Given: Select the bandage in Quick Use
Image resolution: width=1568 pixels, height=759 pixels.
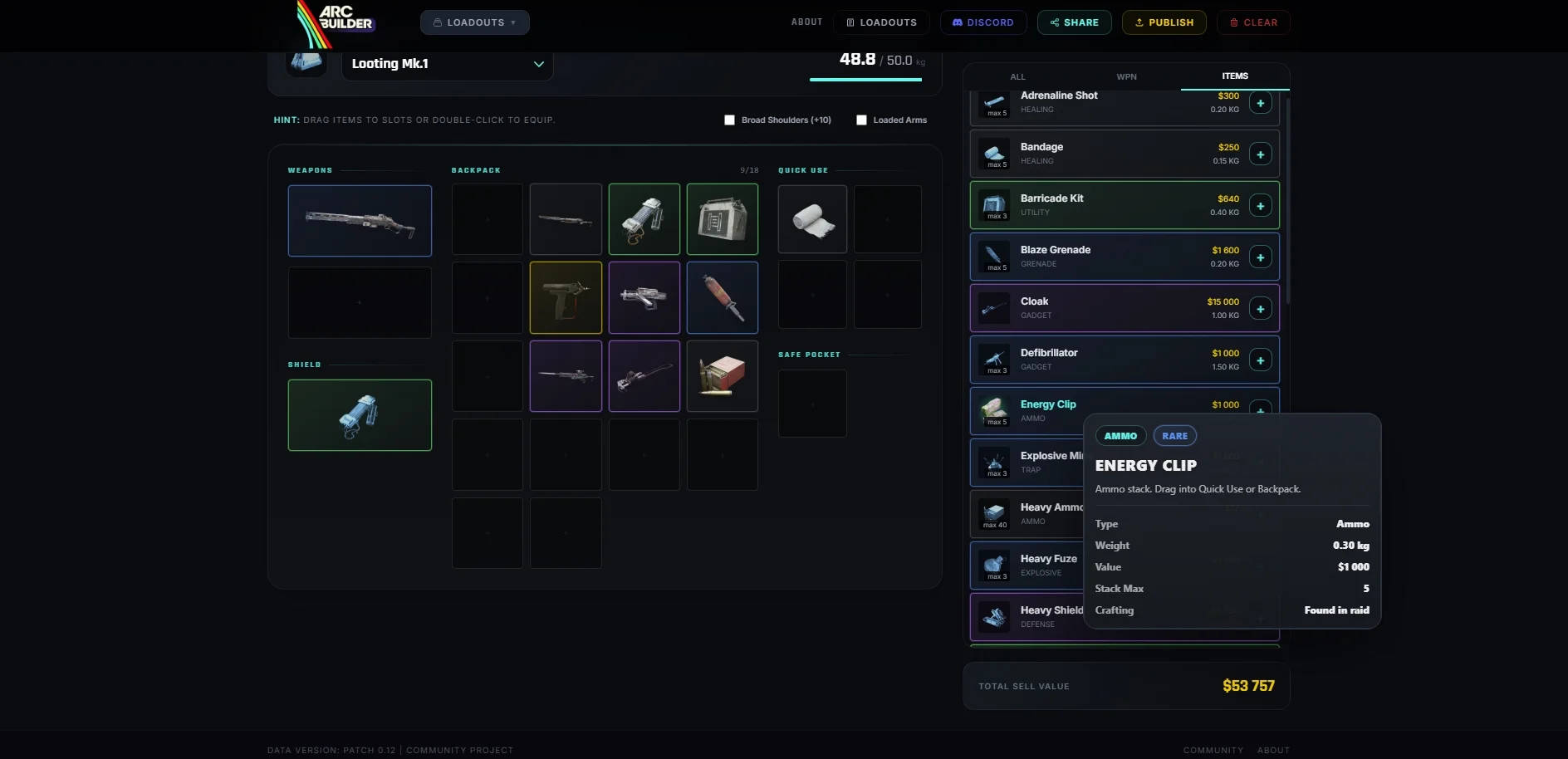Looking at the screenshot, I should point(812,219).
